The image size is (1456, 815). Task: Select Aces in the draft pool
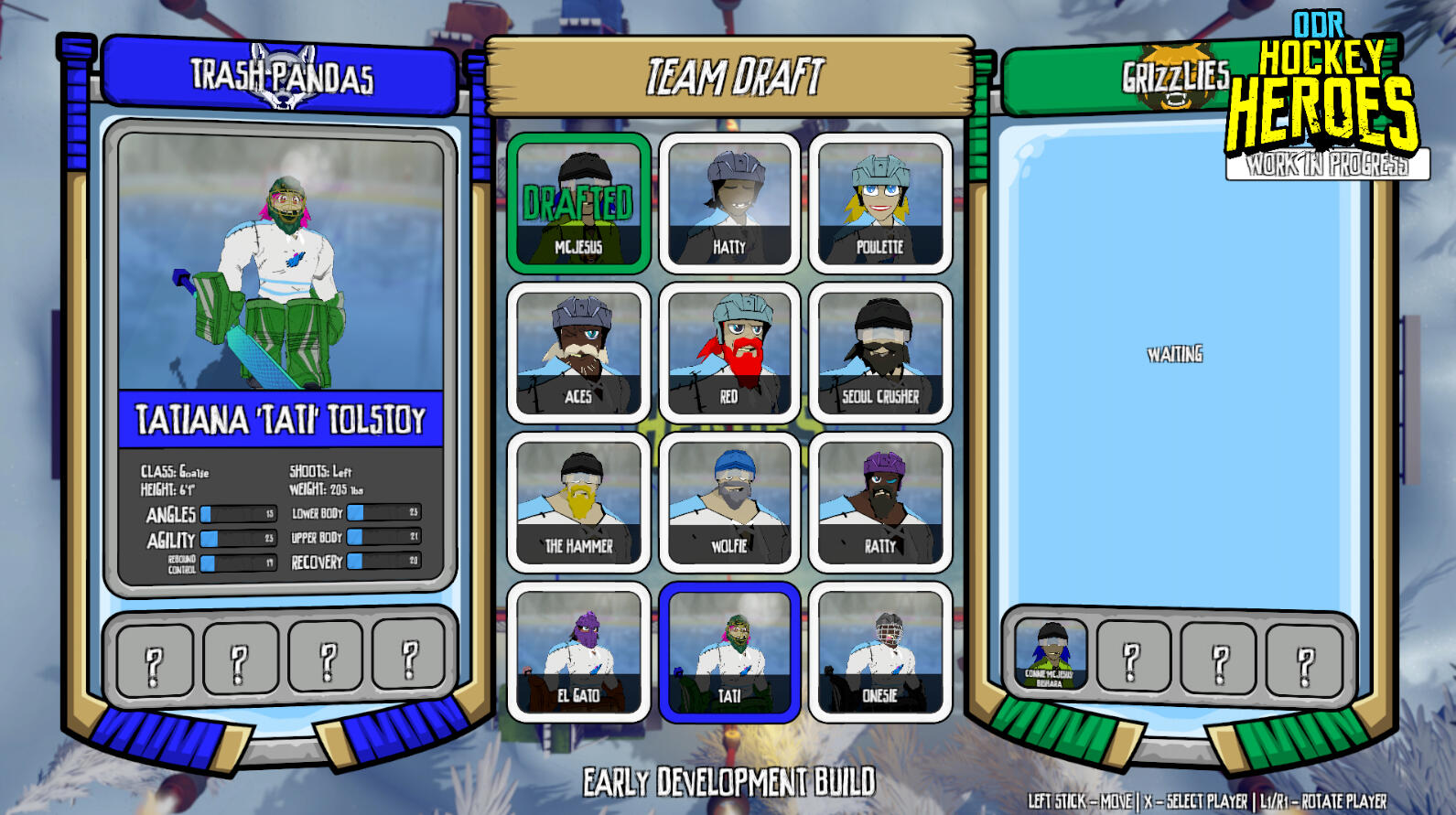click(x=577, y=352)
